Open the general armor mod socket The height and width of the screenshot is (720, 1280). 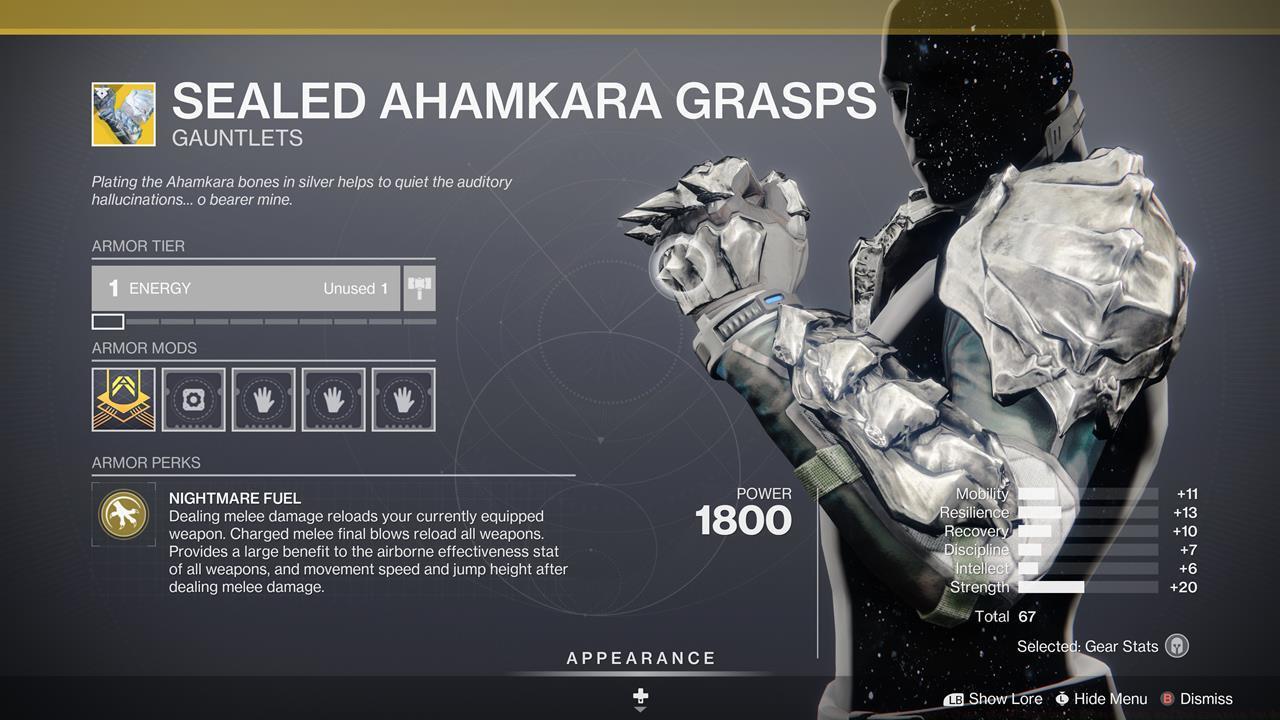point(193,398)
